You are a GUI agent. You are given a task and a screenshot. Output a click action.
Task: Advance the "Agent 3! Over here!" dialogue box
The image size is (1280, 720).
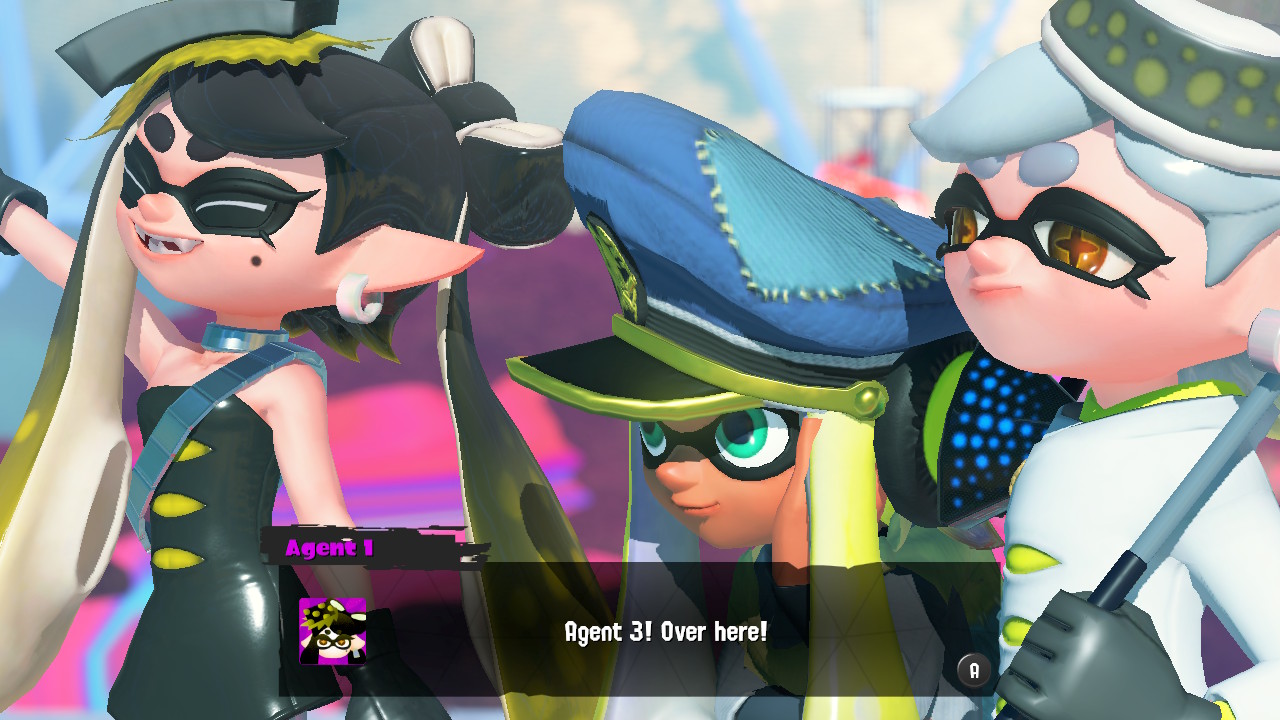[974, 670]
